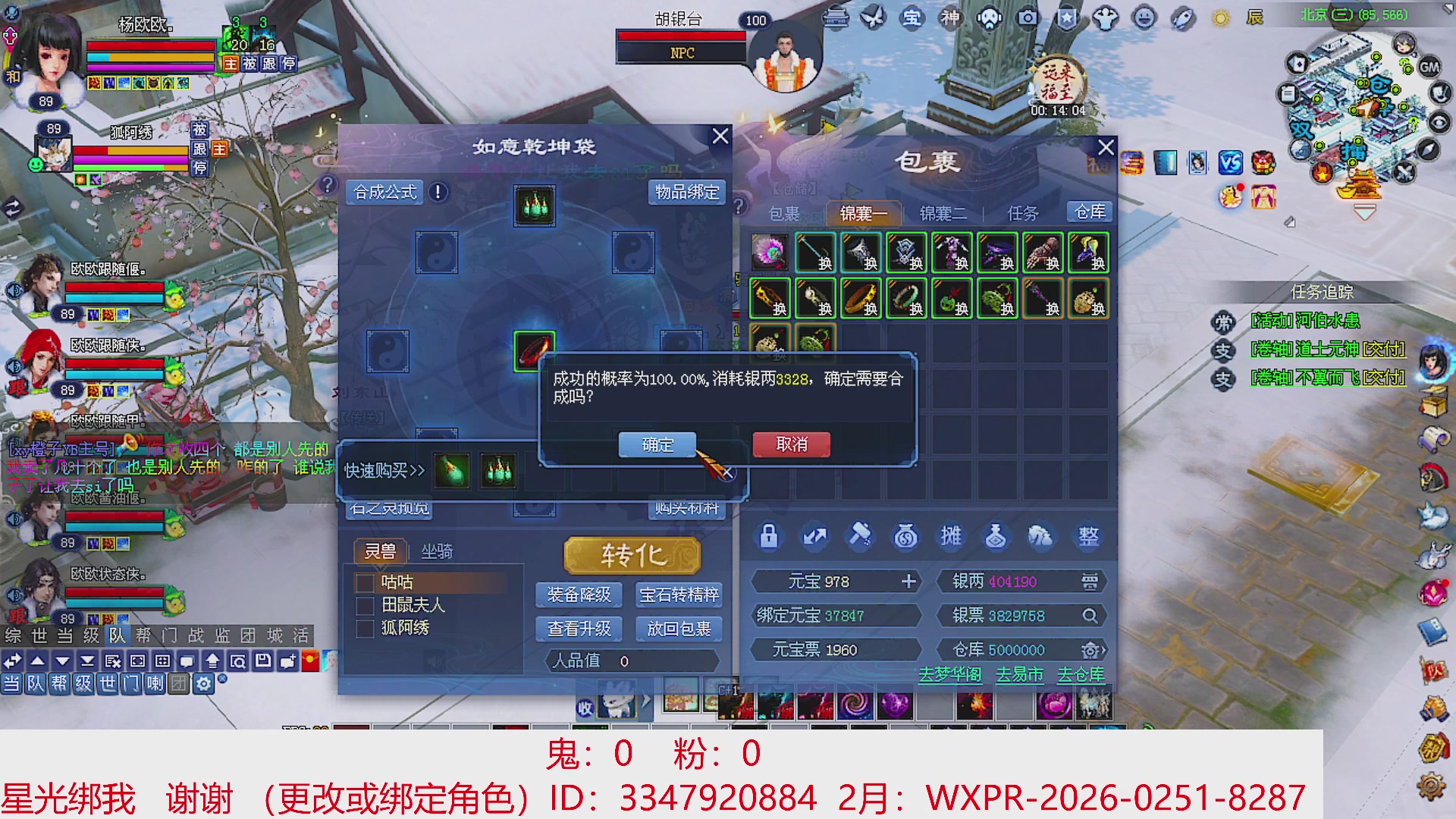
Task: Check the 咕咕 spirit beast checkbox
Action: click(365, 582)
